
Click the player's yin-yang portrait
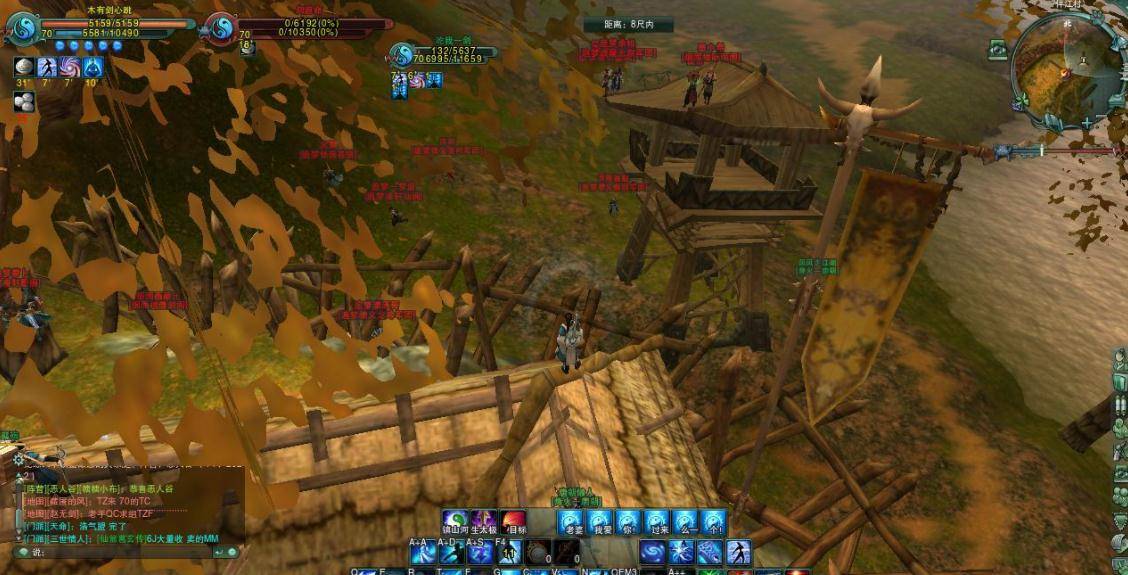[23, 28]
